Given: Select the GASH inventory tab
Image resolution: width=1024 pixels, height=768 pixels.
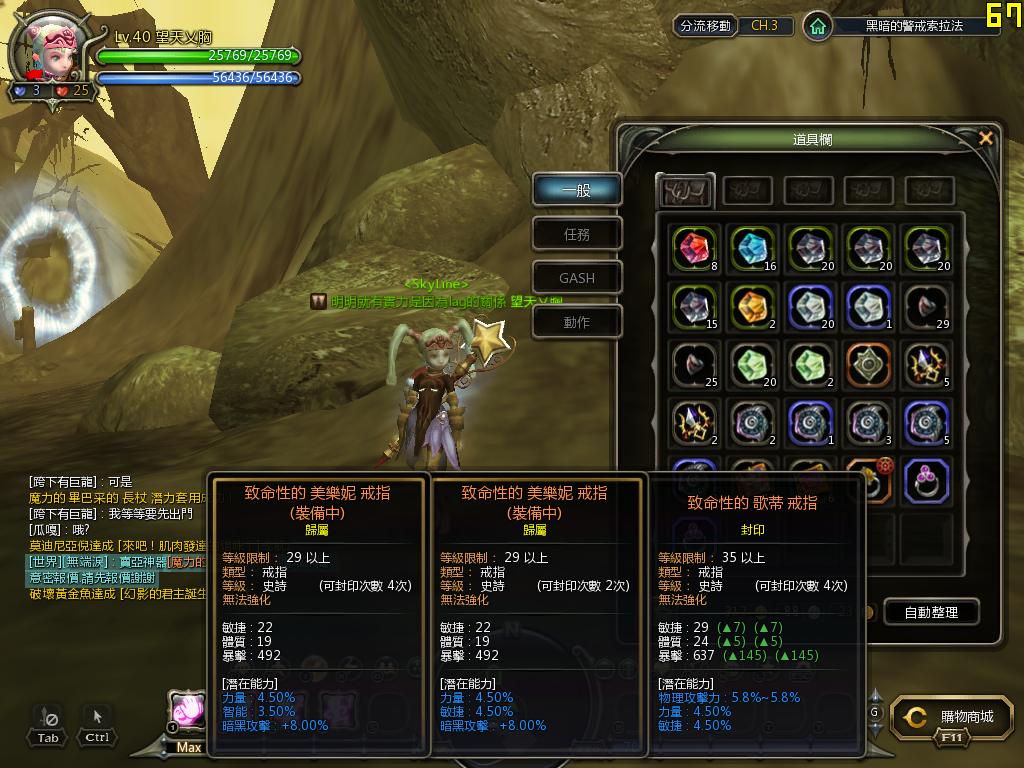Looking at the screenshot, I should (x=577, y=278).
